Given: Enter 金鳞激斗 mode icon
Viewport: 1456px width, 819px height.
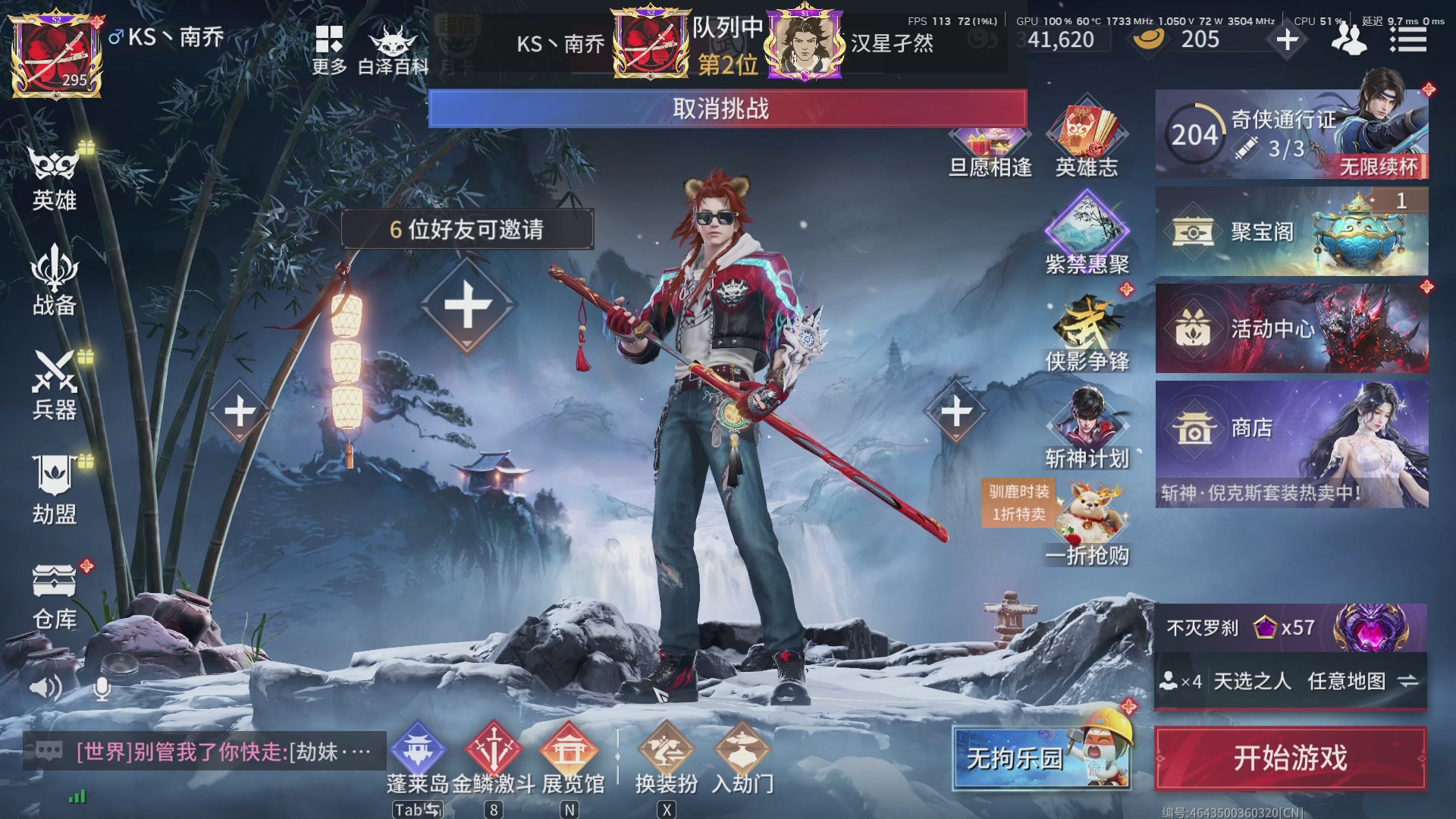Looking at the screenshot, I should pyautogui.click(x=494, y=751).
